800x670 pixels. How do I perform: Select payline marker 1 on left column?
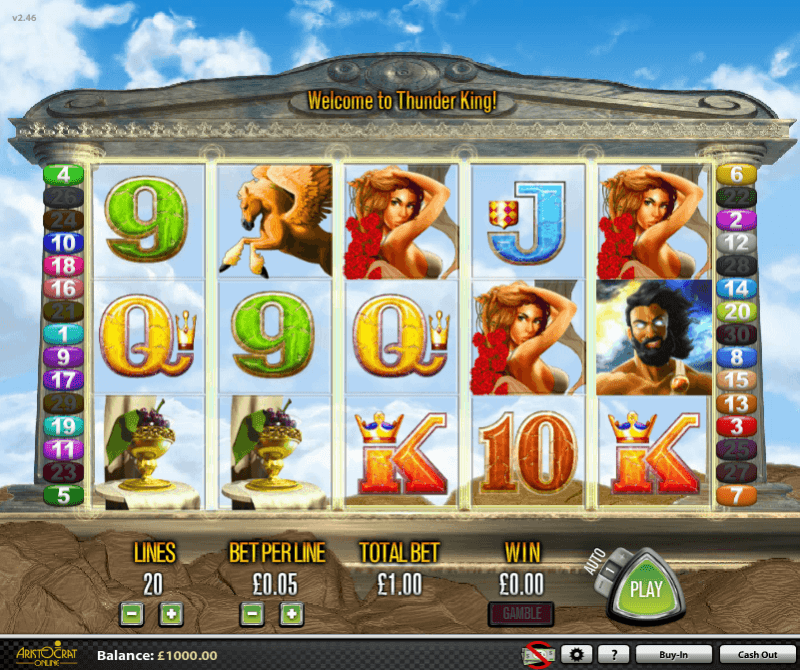(x=64, y=333)
